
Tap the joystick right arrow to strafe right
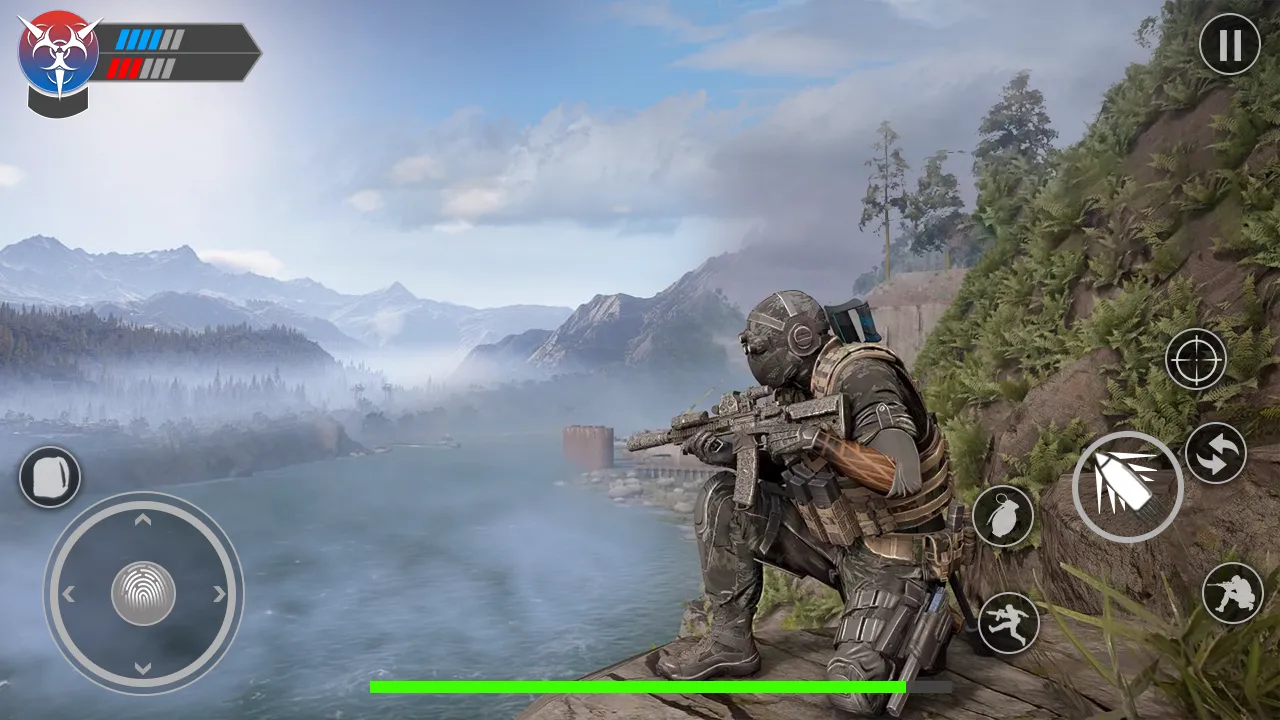click(217, 593)
